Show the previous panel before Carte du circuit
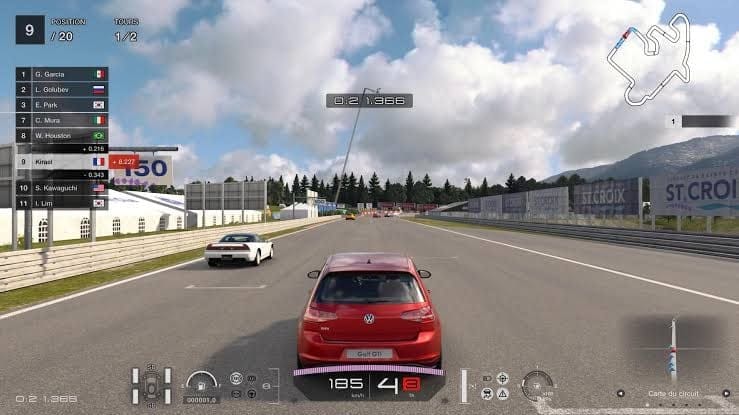 click(x=620, y=393)
